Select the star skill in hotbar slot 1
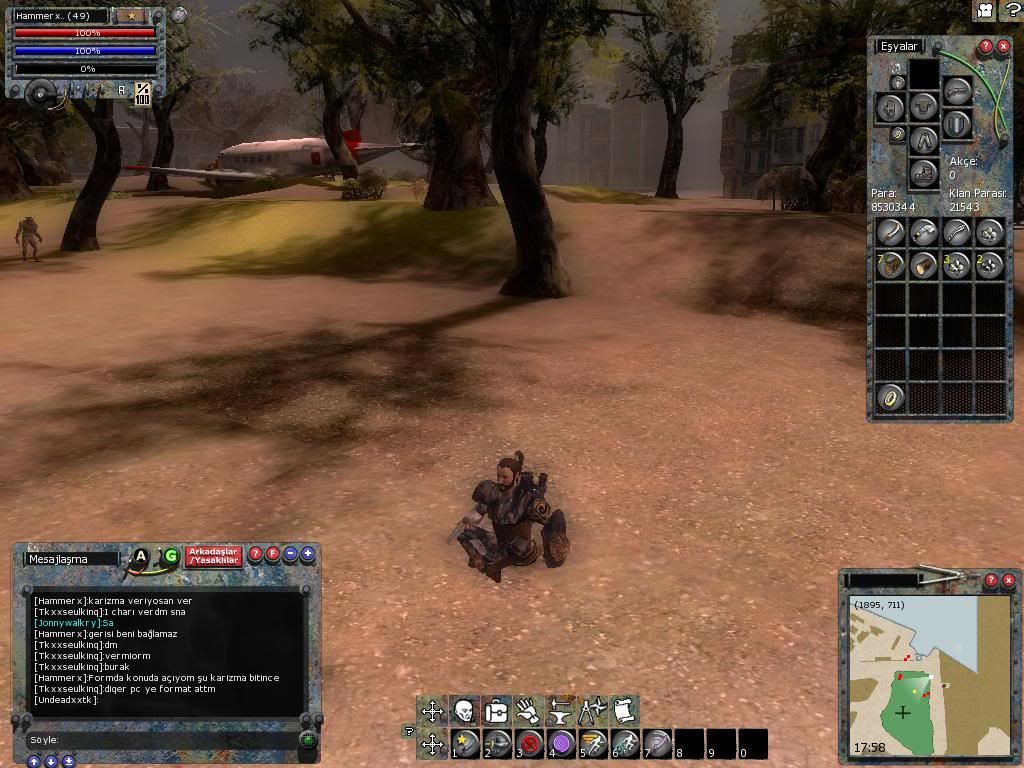This screenshot has height=768, width=1024. 465,744
